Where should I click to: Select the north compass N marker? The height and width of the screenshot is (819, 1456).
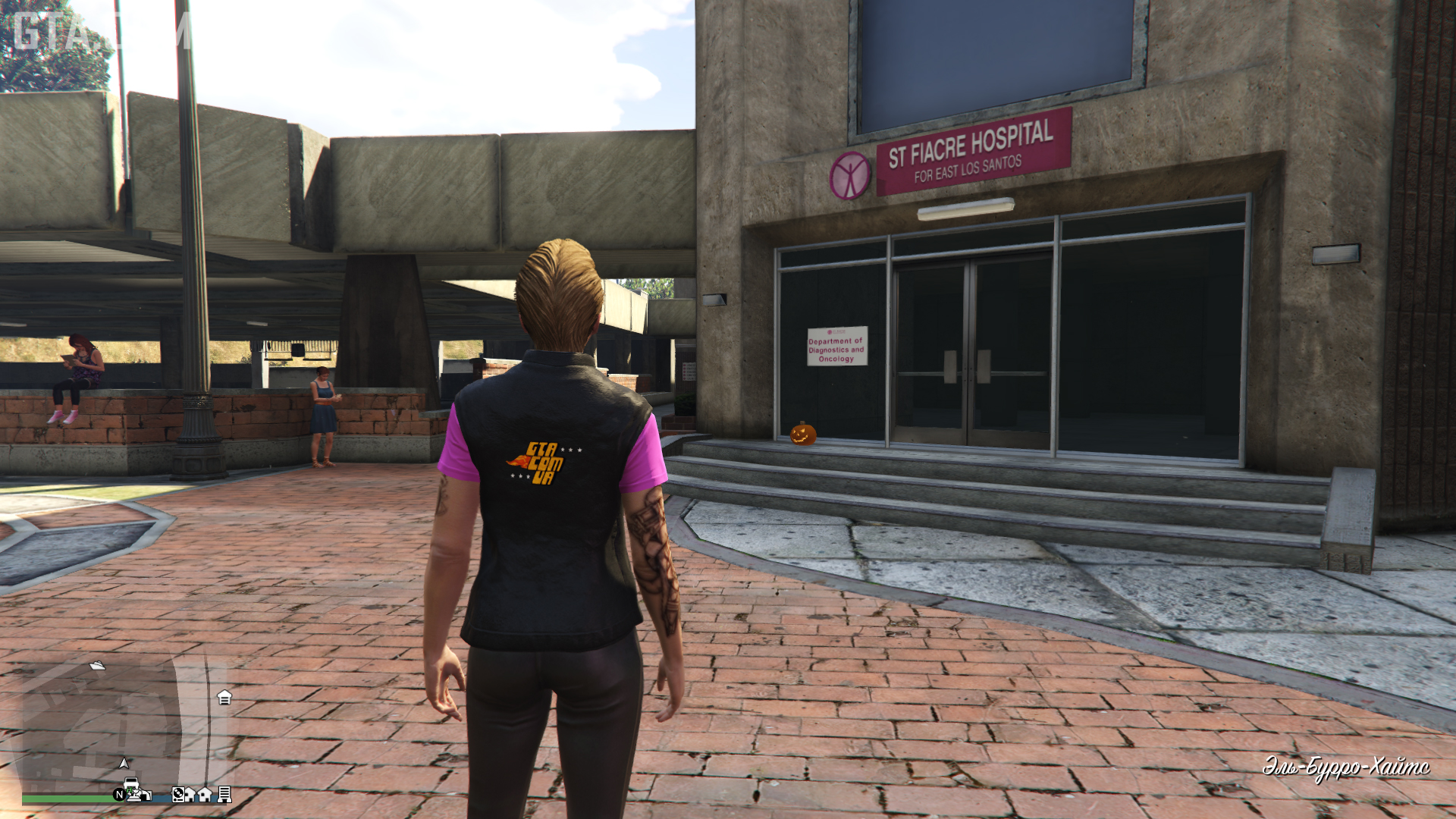click(119, 795)
